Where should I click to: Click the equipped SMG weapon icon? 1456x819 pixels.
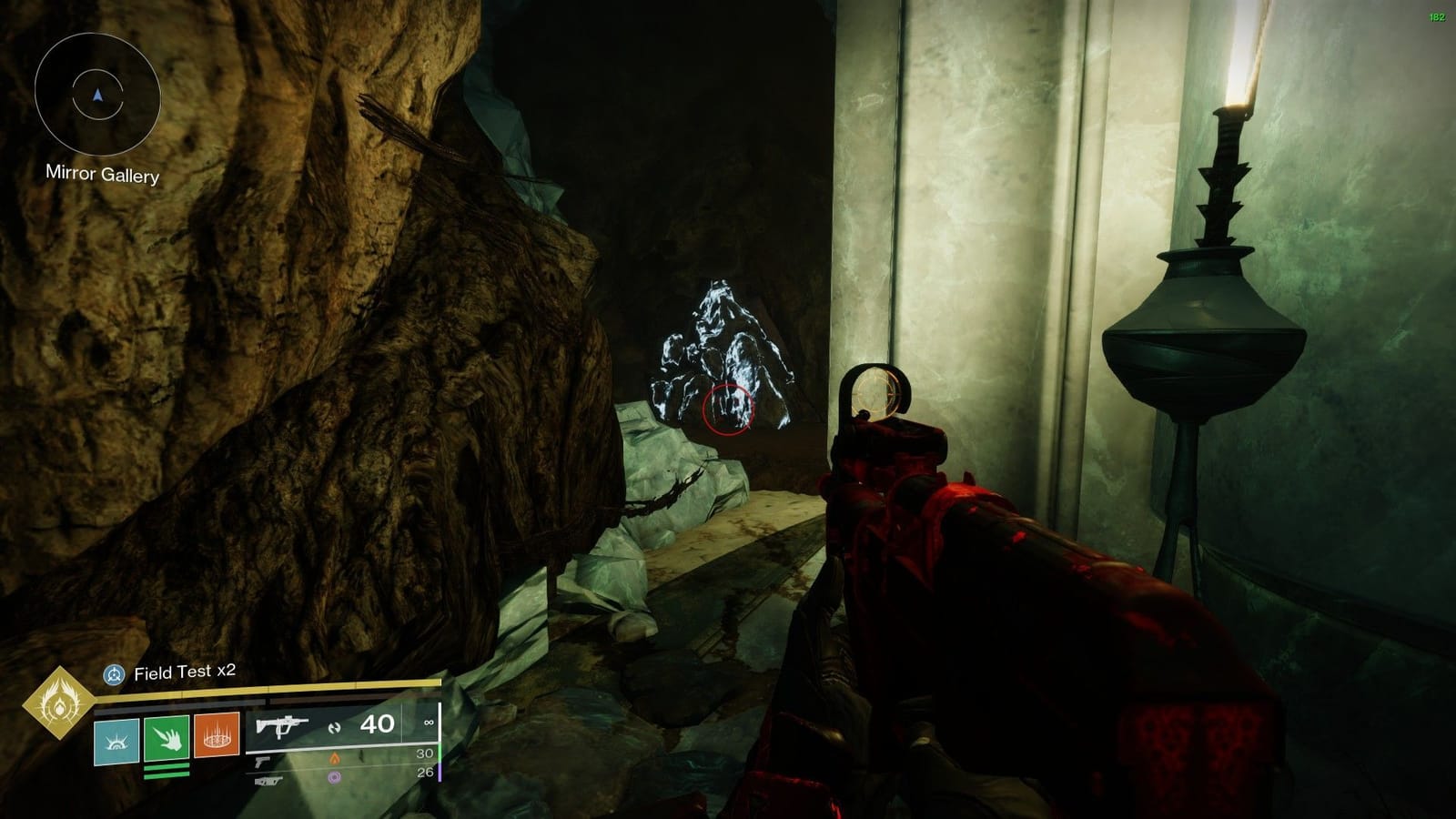click(x=282, y=726)
